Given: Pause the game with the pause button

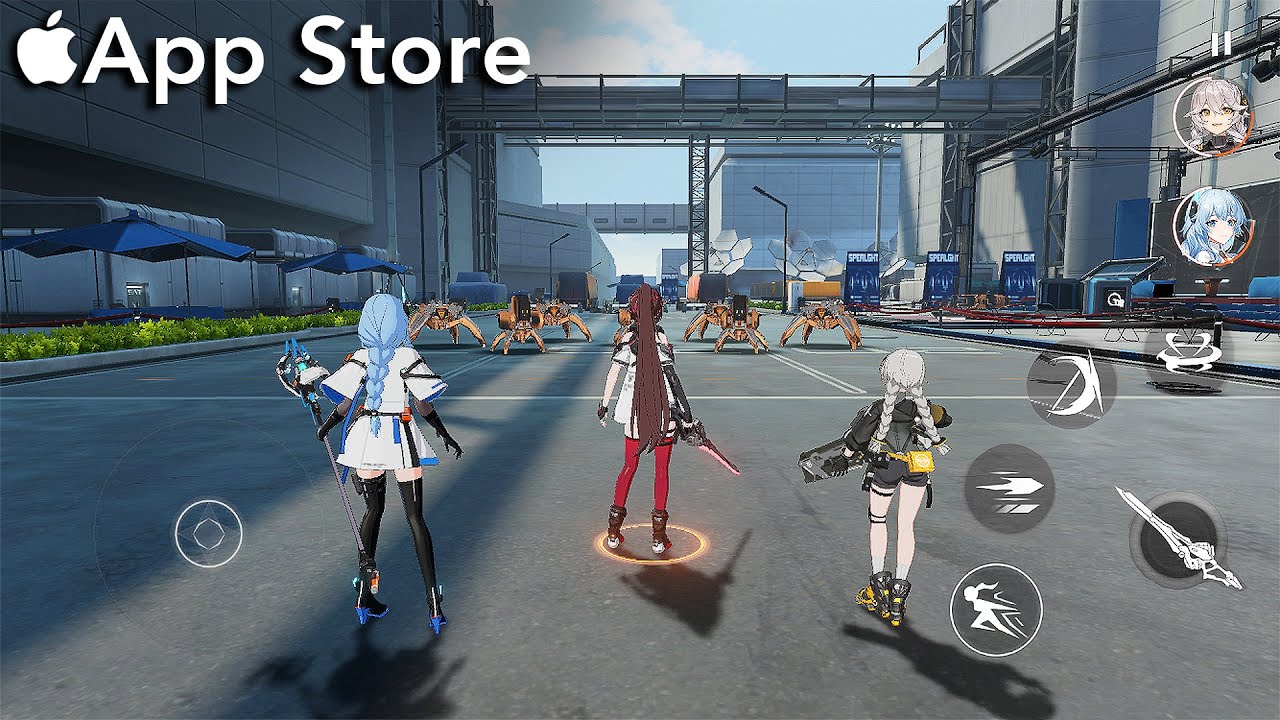Looking at the screenshot, I should point(1220,43).
